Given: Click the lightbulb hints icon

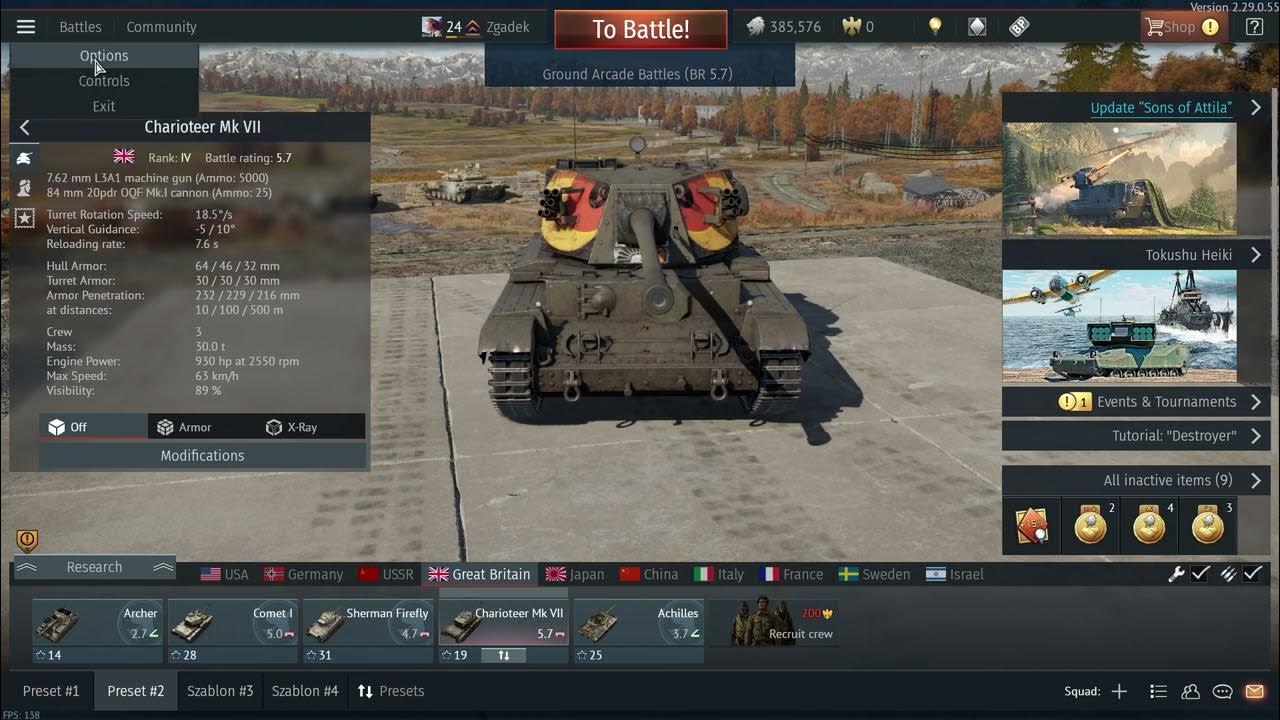Looking at the screenshot, I should (935, 27).
